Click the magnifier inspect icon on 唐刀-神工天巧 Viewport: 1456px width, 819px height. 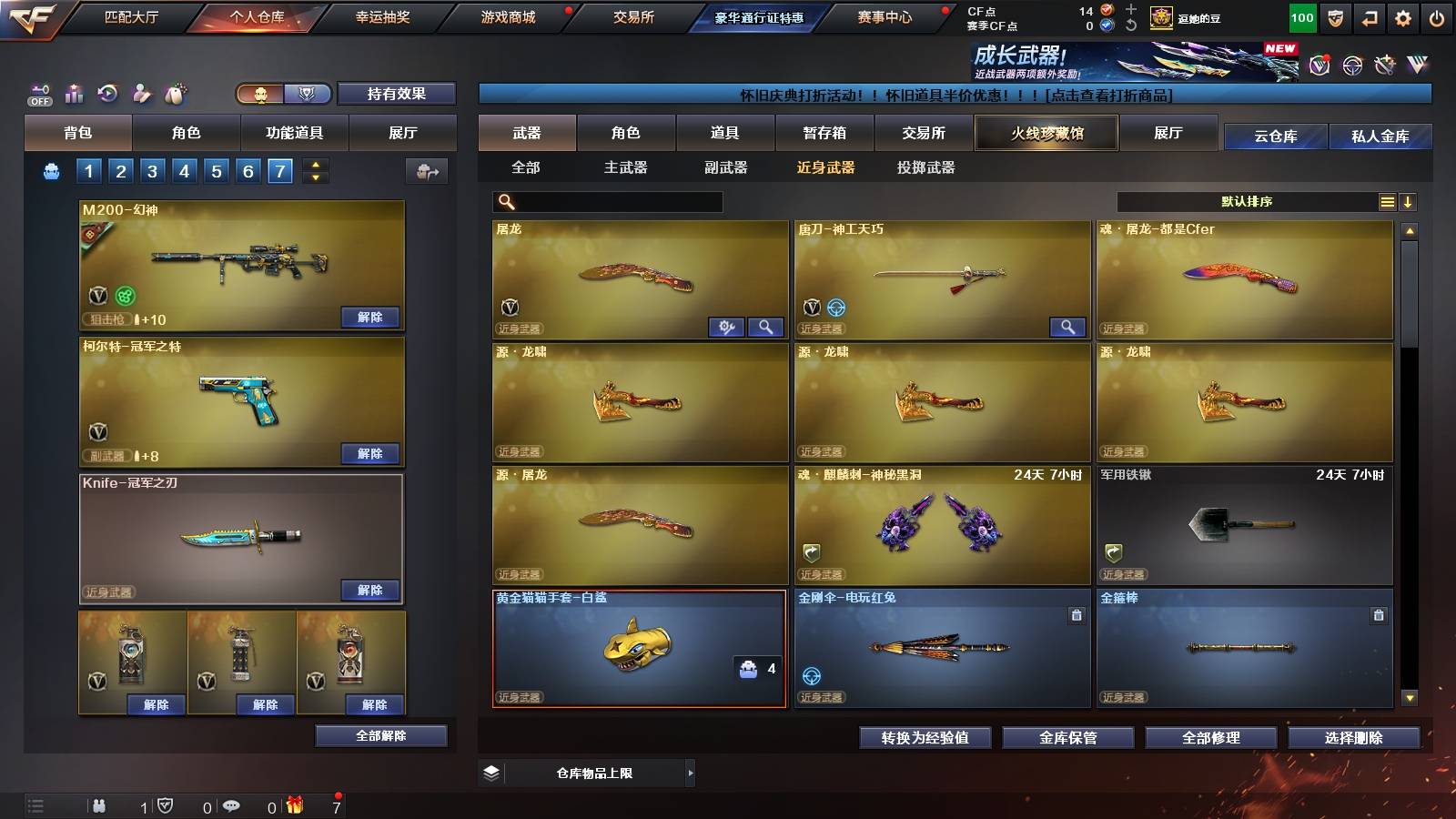click(x=1069, y=326)
